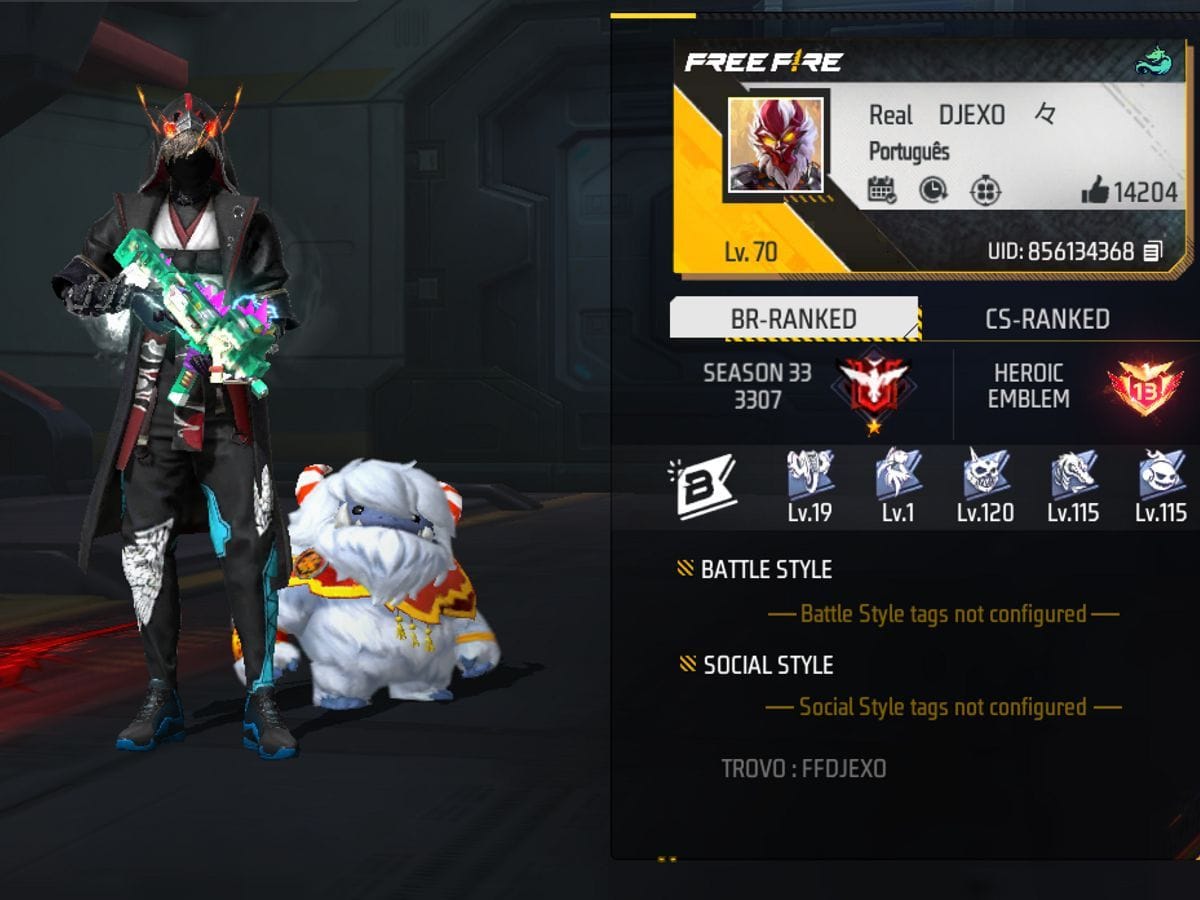Switch to the CS-RANKED tab
Image resolution: width=1200 pixels, height=900 pixels.
(1047, 319)
